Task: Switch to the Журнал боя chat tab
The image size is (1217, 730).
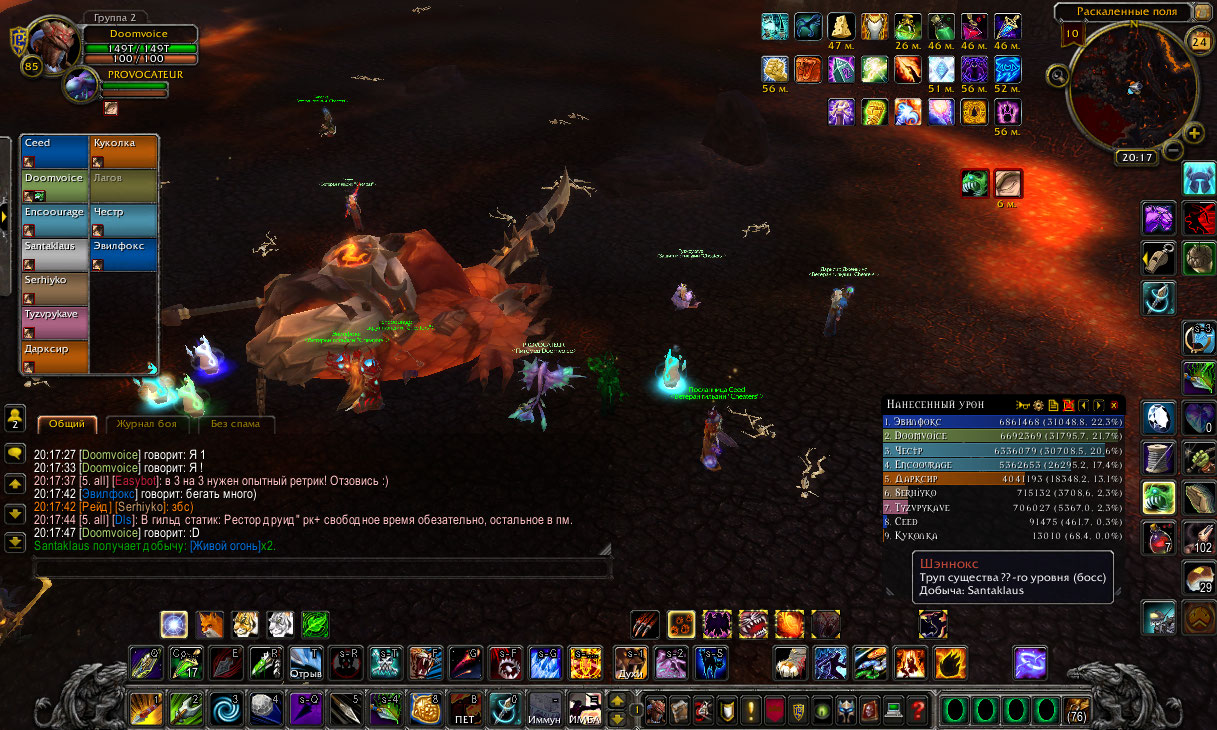Action: pos(148,424)
